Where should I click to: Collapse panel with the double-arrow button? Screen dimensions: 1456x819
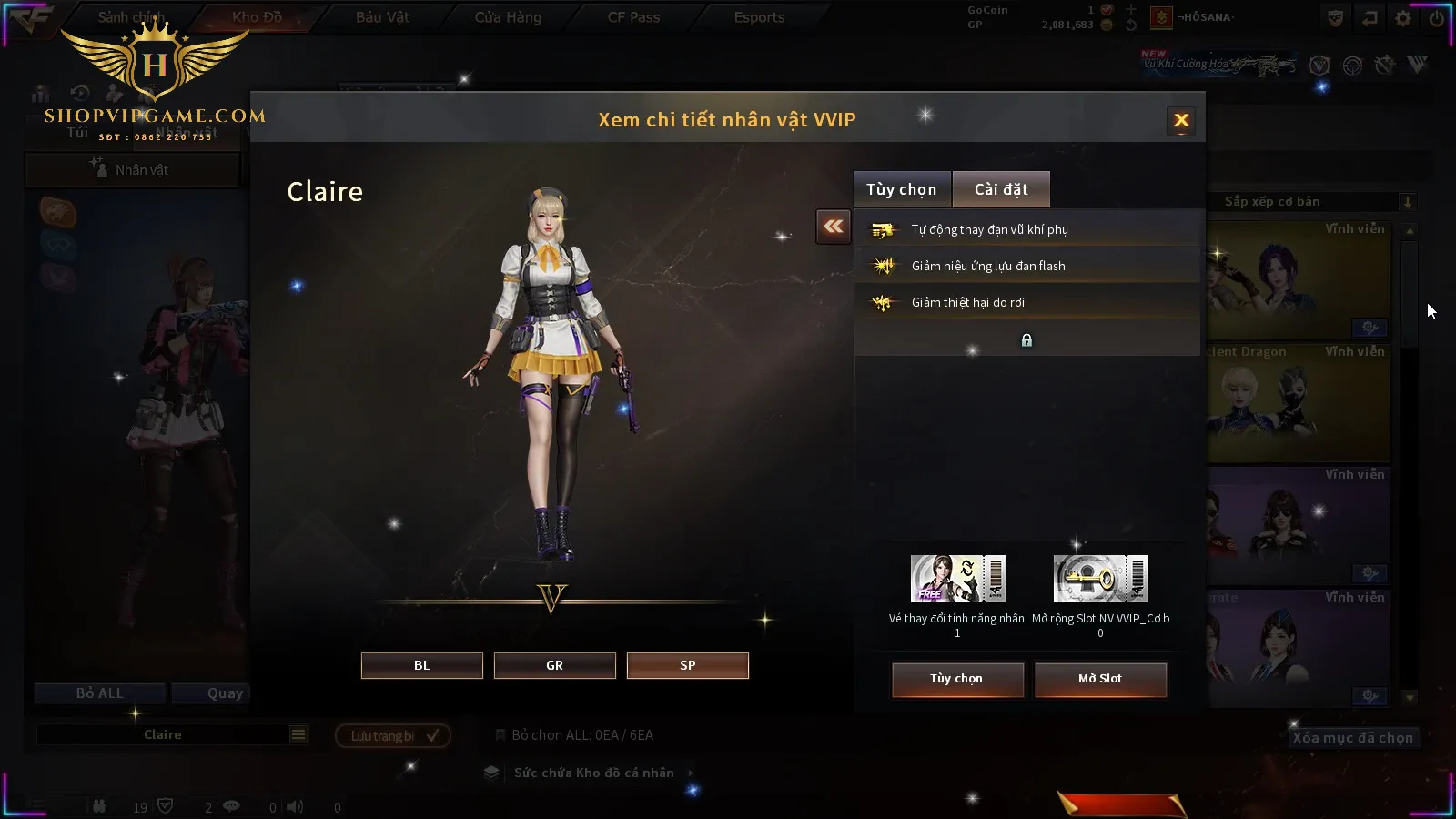click(x=834, y=227)
